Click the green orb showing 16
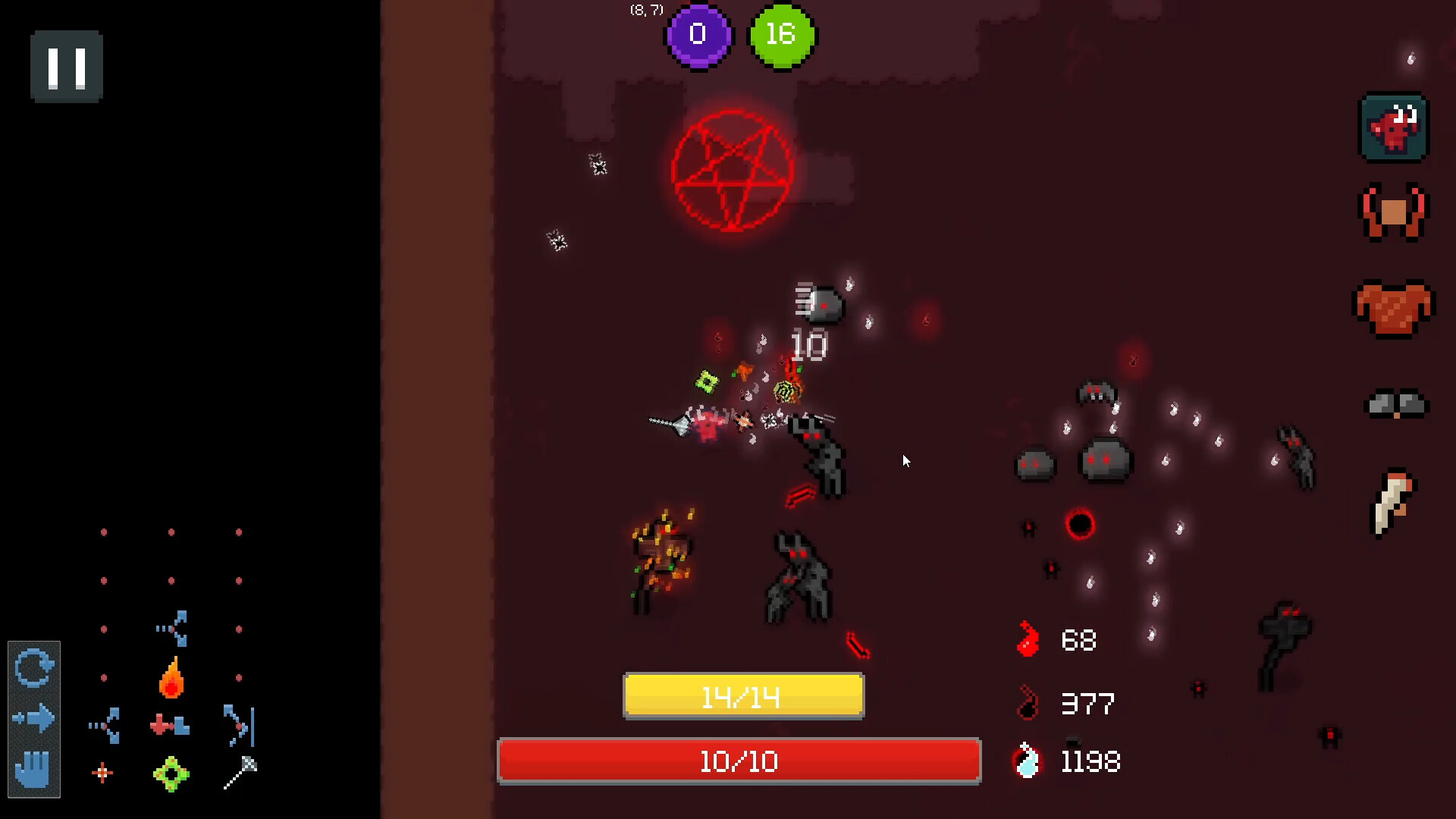This screenshot has width=1456, height=819. (782, 33)
